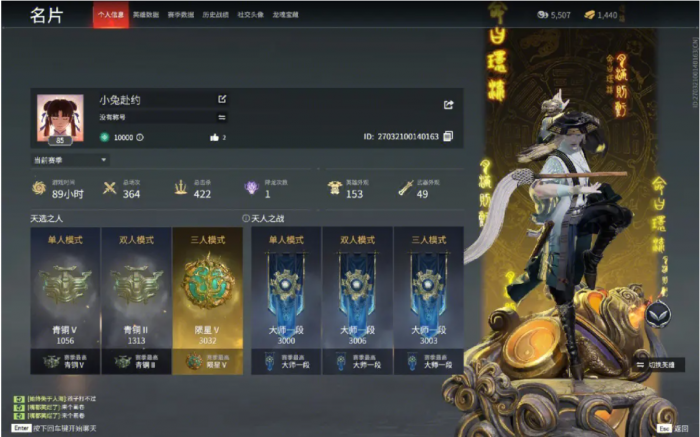
Task: Click the player avatar portrait
Action: point(60,117)
